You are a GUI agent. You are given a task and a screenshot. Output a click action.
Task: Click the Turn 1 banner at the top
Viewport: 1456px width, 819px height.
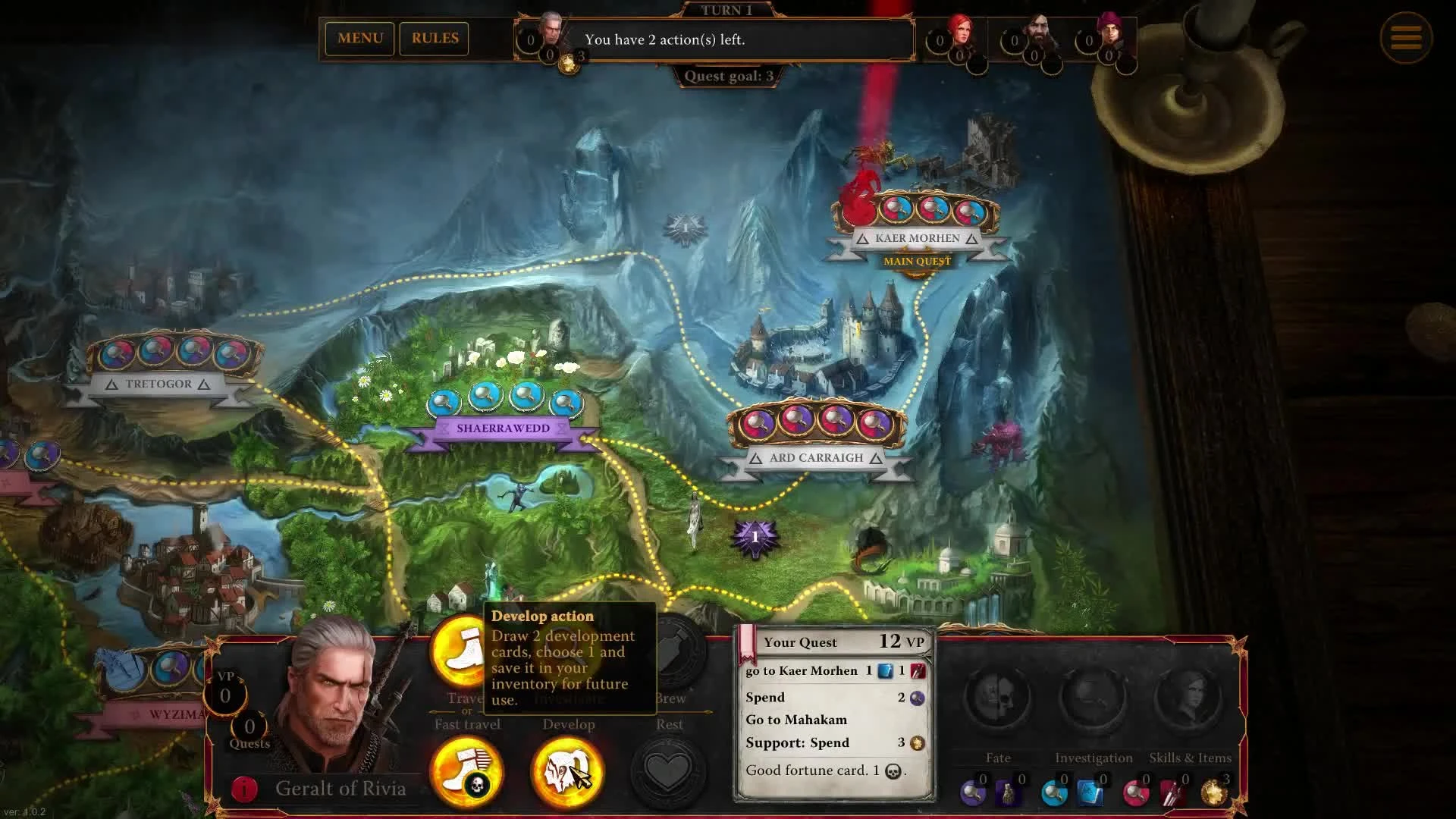[x=726, y=11]
